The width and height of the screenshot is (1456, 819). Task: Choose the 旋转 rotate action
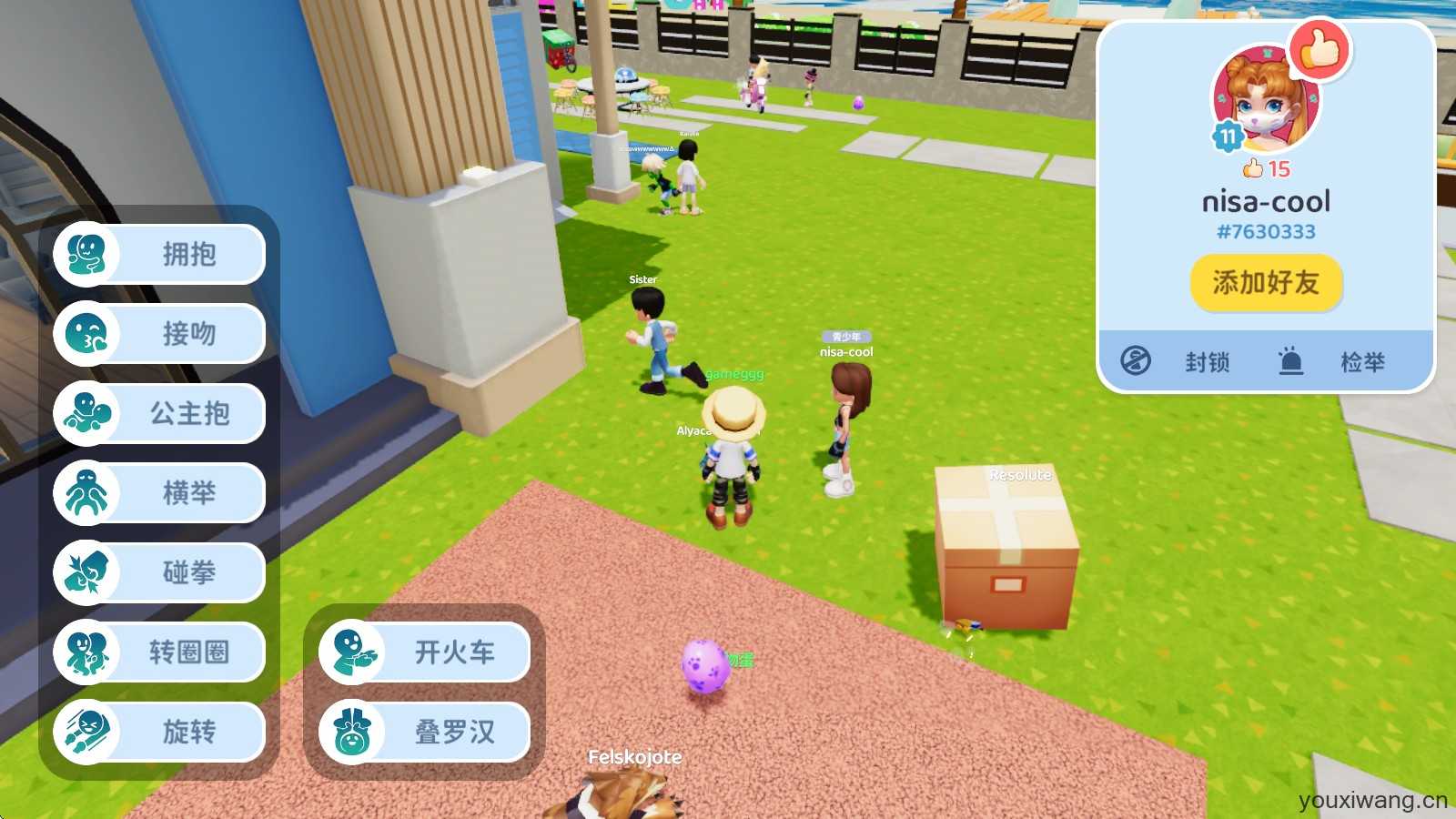[x=160, y=732]
